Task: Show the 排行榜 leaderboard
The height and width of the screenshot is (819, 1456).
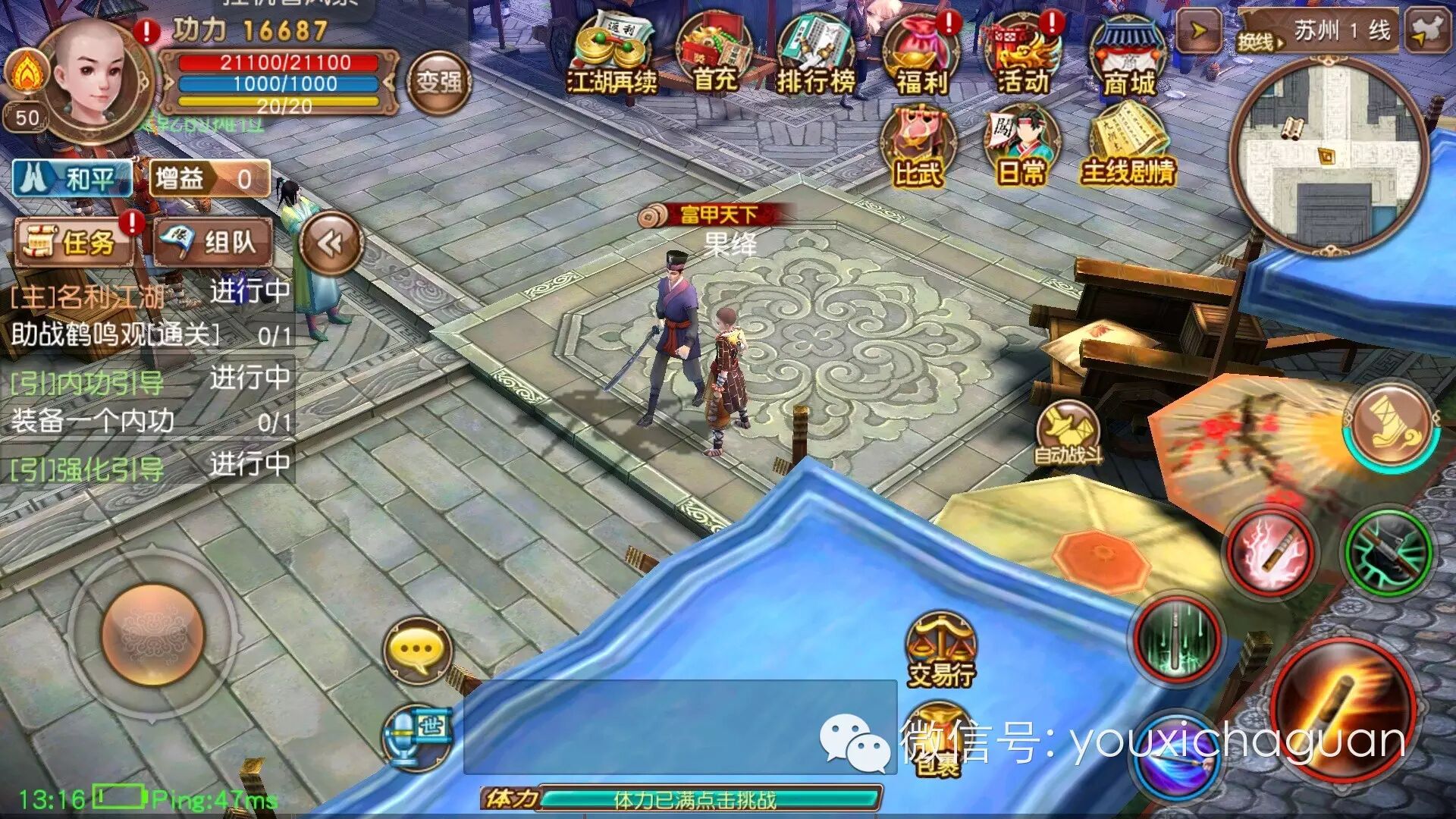Action: [x=815, y=55]
